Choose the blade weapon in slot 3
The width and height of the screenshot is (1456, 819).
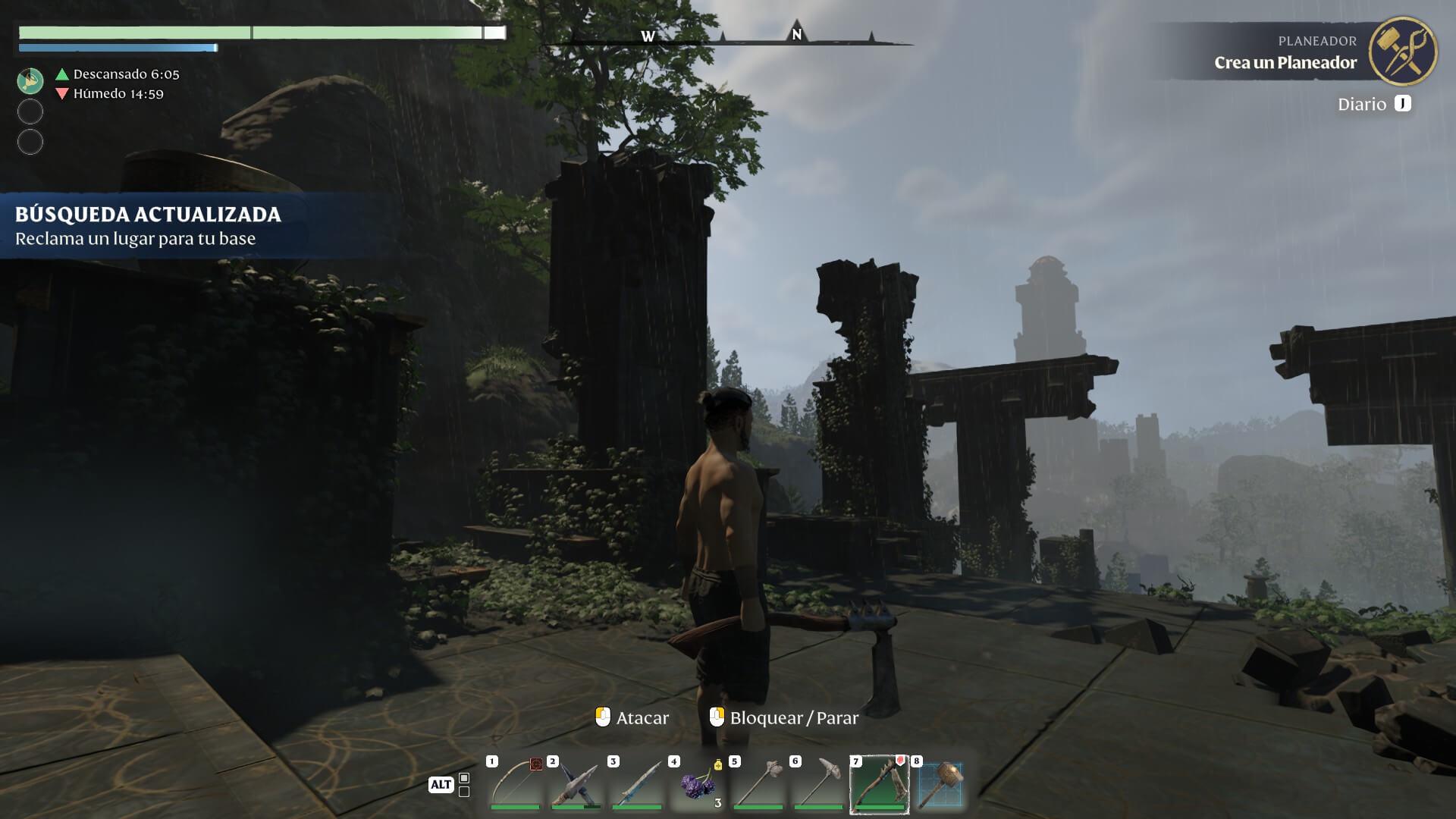(637, 784)
